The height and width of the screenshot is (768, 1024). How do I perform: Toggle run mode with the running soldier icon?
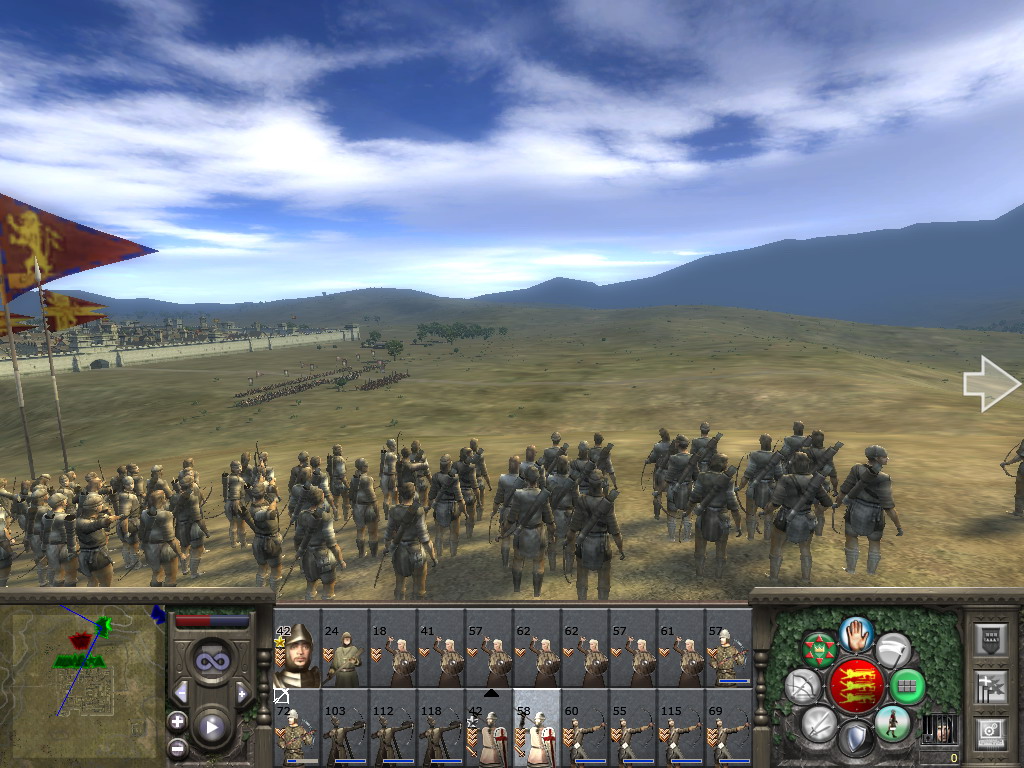892,723
